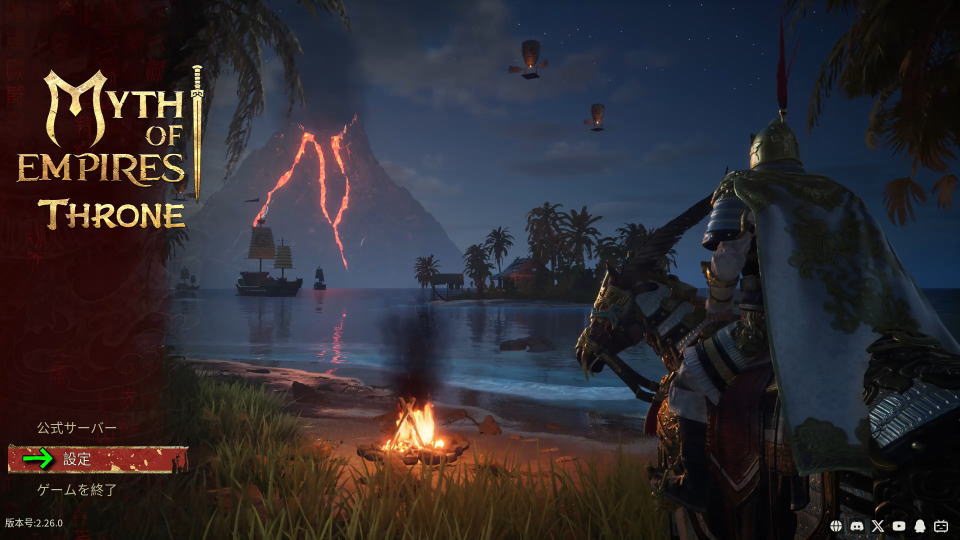
Task: Choose ゲームを終了 to quit the game
Action: coord(77,490)
